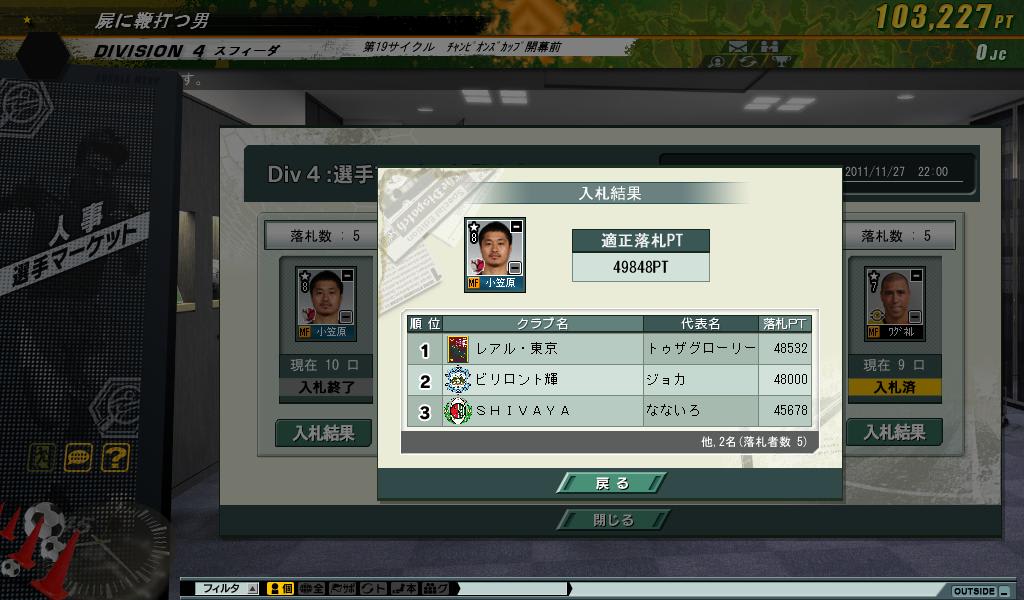Switch to the 全 chat channel tab
Screen dimensions: 1024x600
[312, 590]
